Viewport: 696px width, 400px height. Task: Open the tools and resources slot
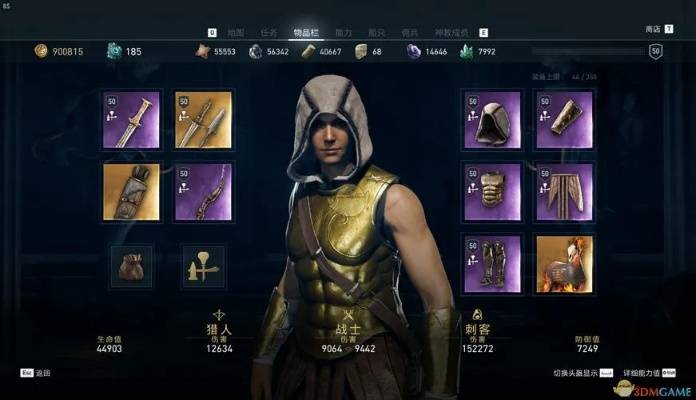pyautogui.click(x=203, y=266)
